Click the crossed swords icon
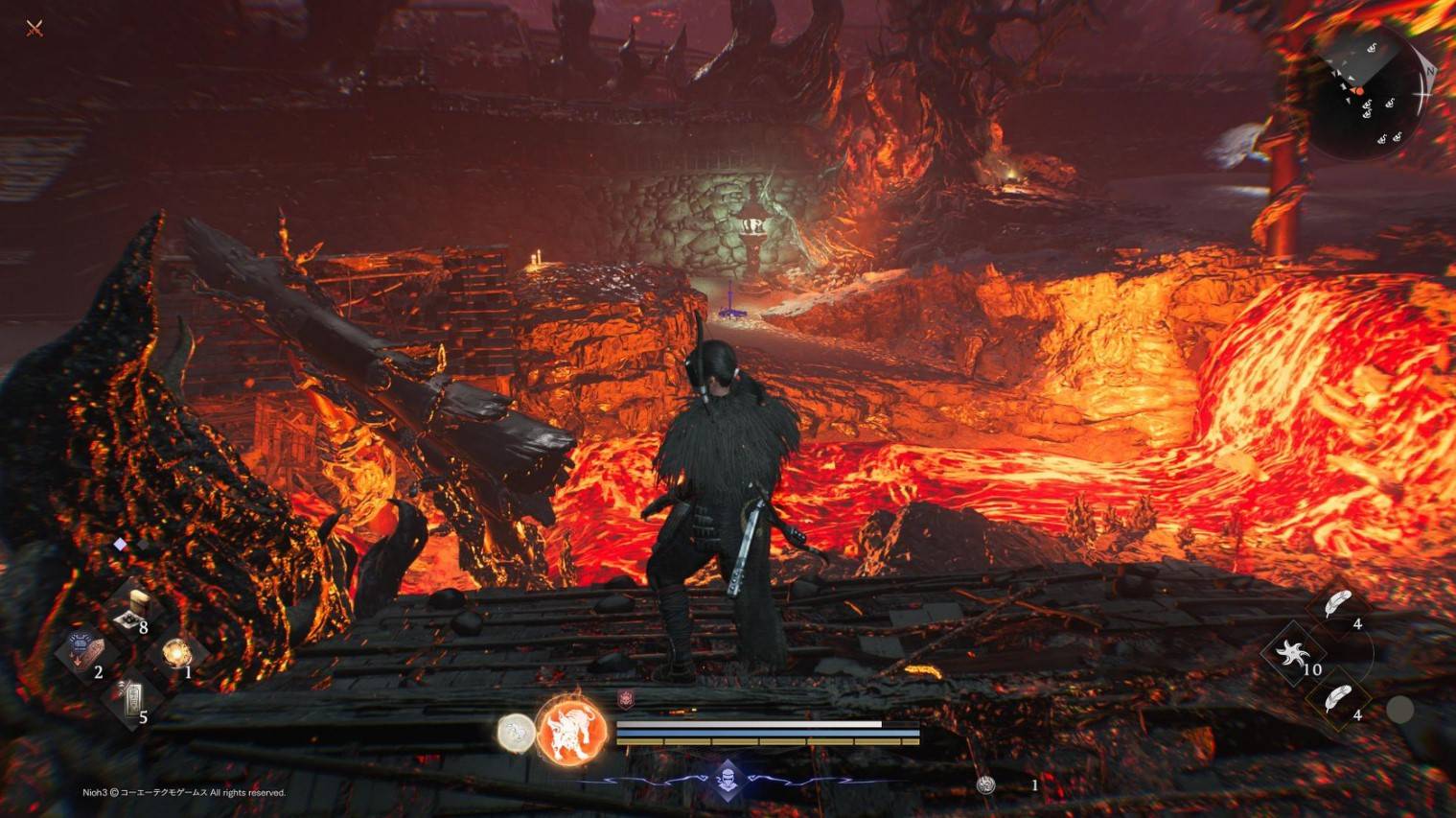This screenshot has width=1456, height=818. coord(35,29)
